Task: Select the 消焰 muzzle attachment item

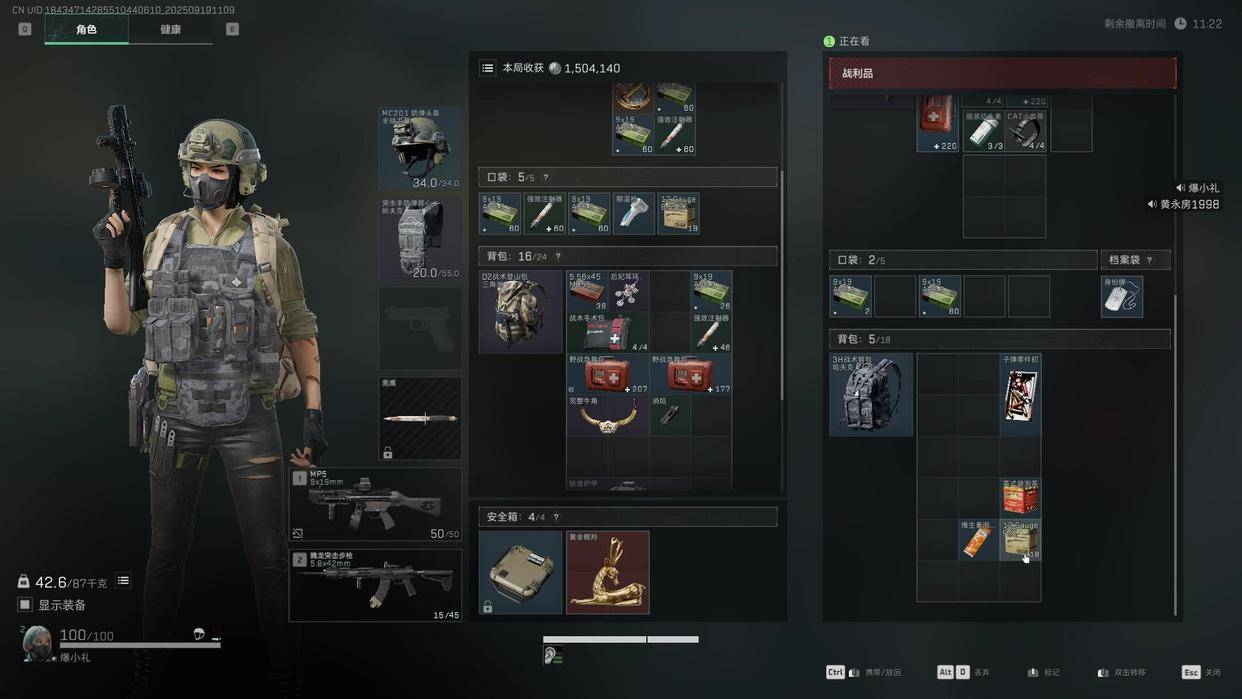Action: [x=670, y=414]
